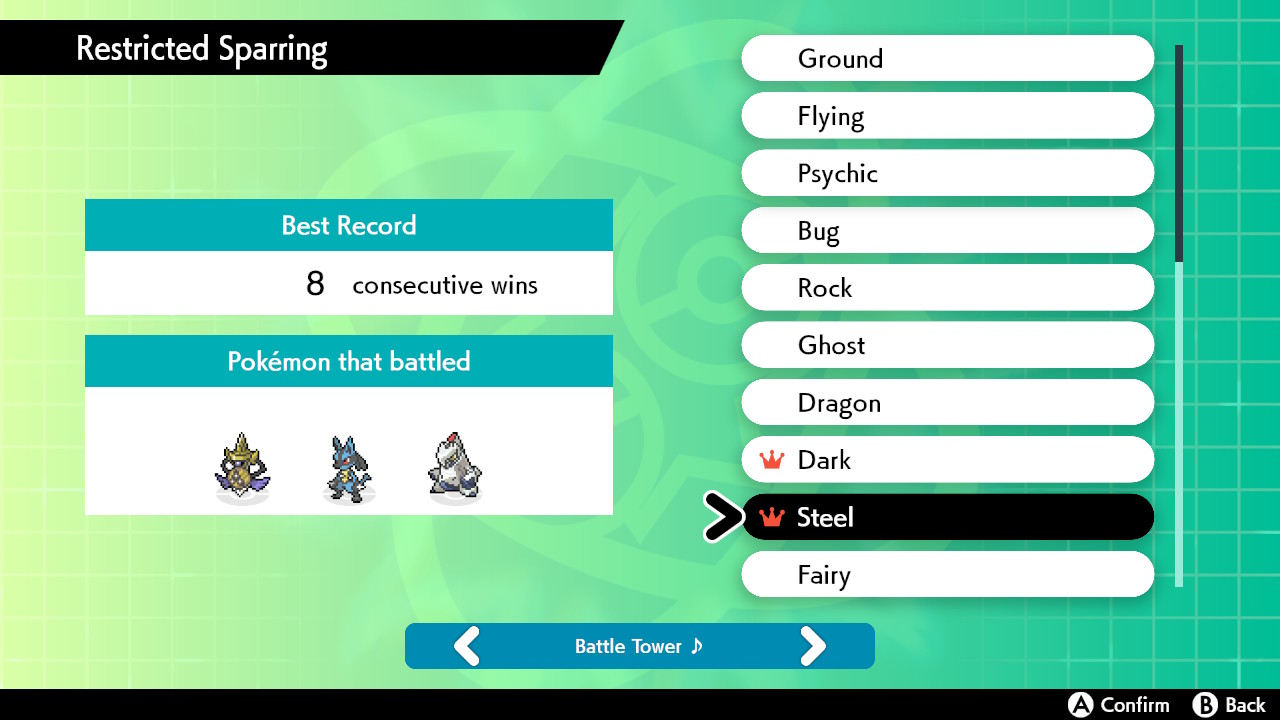Select the Bug type row
The width and height of the screenshot is (1280, 720).
[947, 231]
